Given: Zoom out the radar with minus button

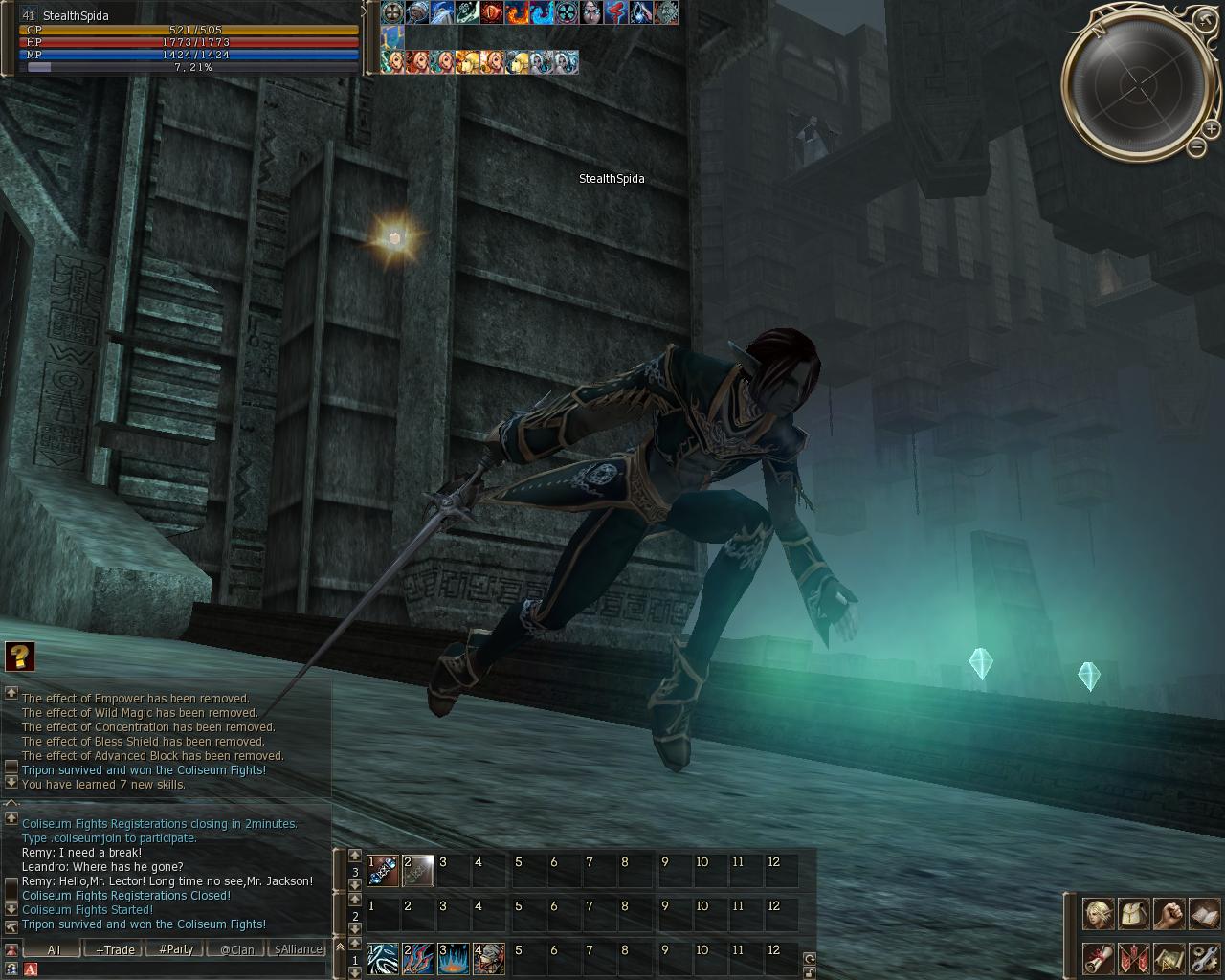Looking at the screenshot, I should tap(1197, 146).
